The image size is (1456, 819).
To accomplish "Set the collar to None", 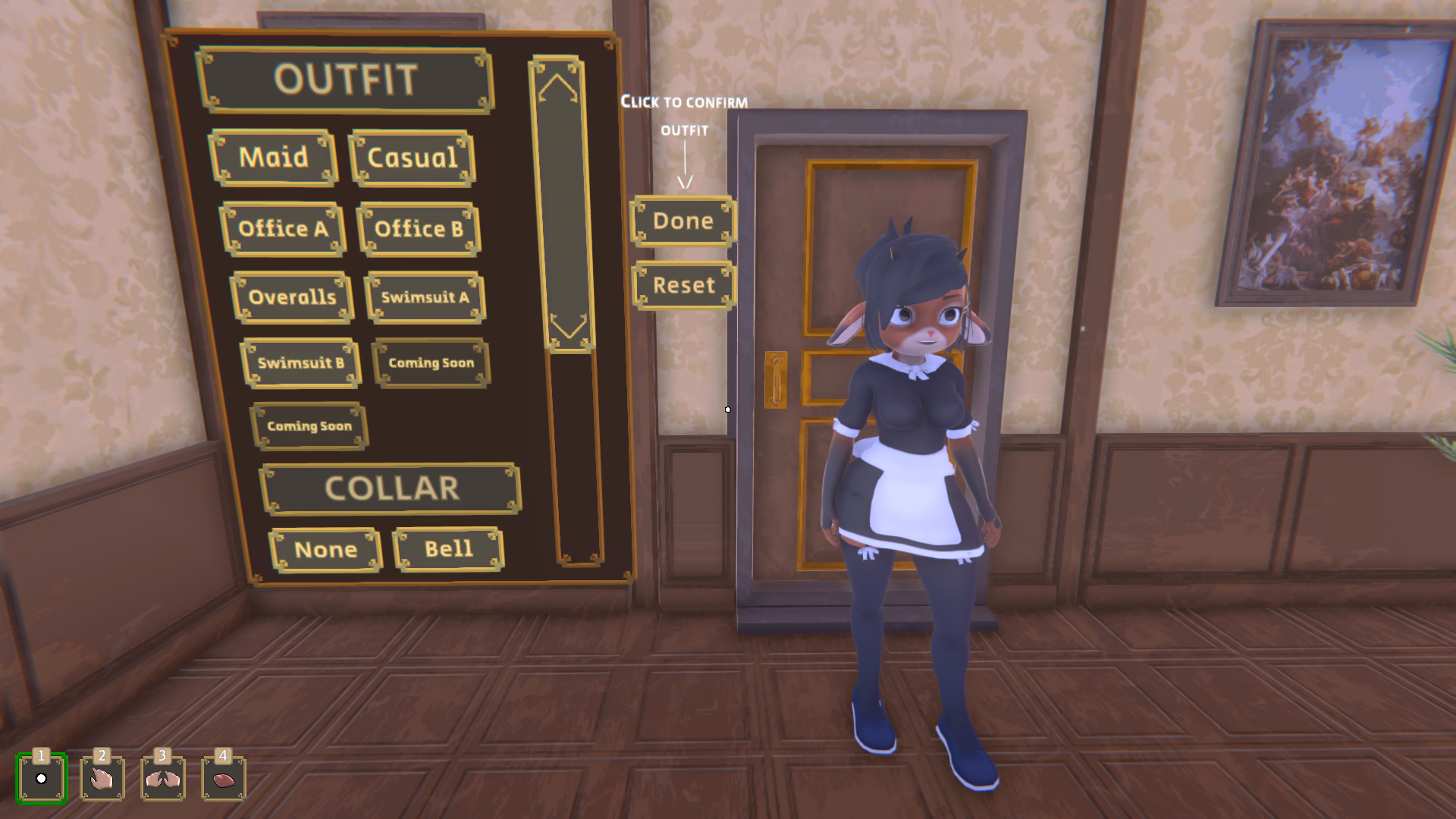I will (325, 550).
